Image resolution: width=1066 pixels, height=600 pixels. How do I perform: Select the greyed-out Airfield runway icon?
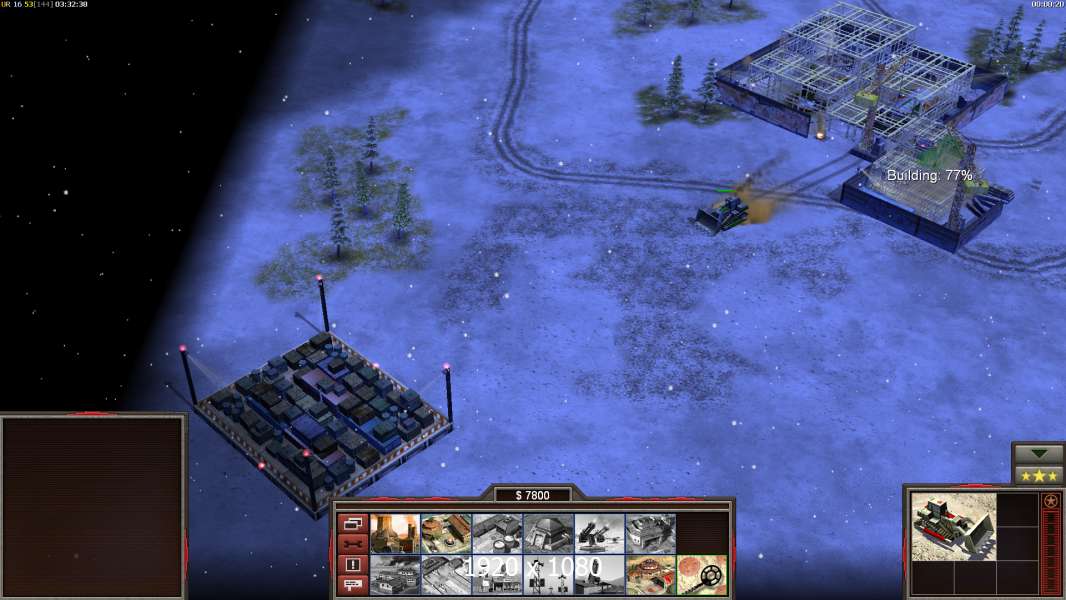[446, 575]
